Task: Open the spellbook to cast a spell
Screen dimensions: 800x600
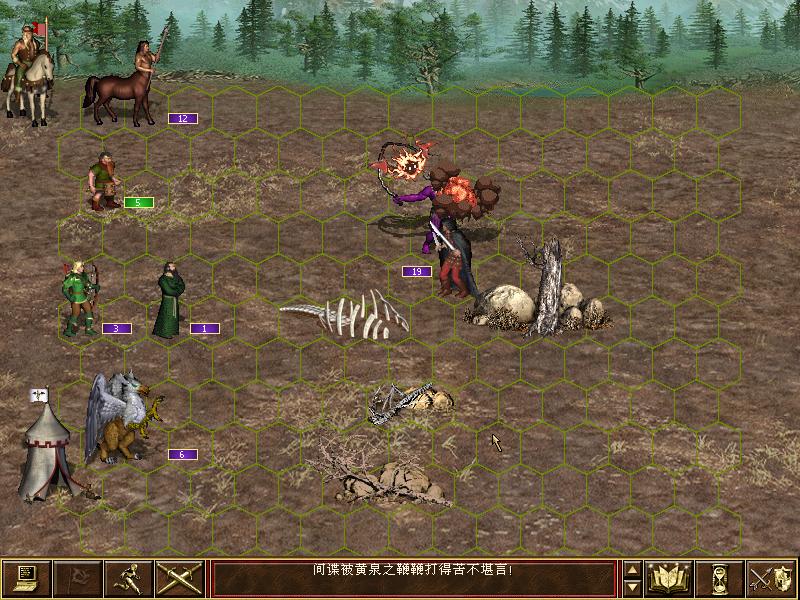Action: coord(670,578)
